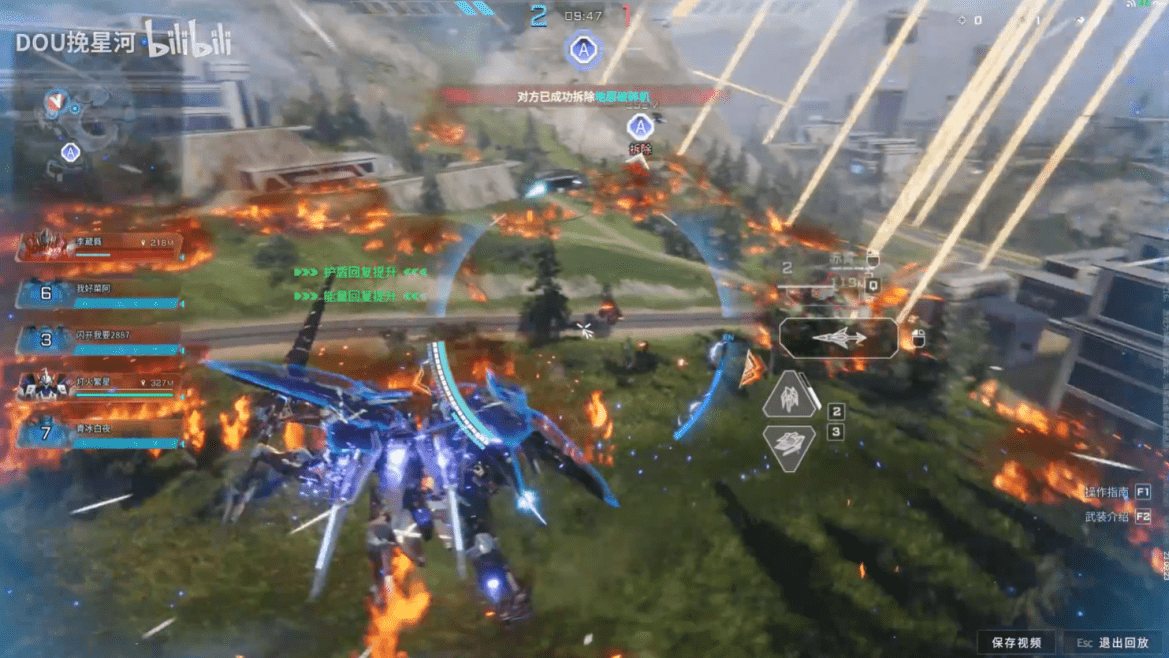This screenshot has width=1169, height=658.
Task: Show the 武装介绍 weapon introduction
Action: tap(1116, 517)
